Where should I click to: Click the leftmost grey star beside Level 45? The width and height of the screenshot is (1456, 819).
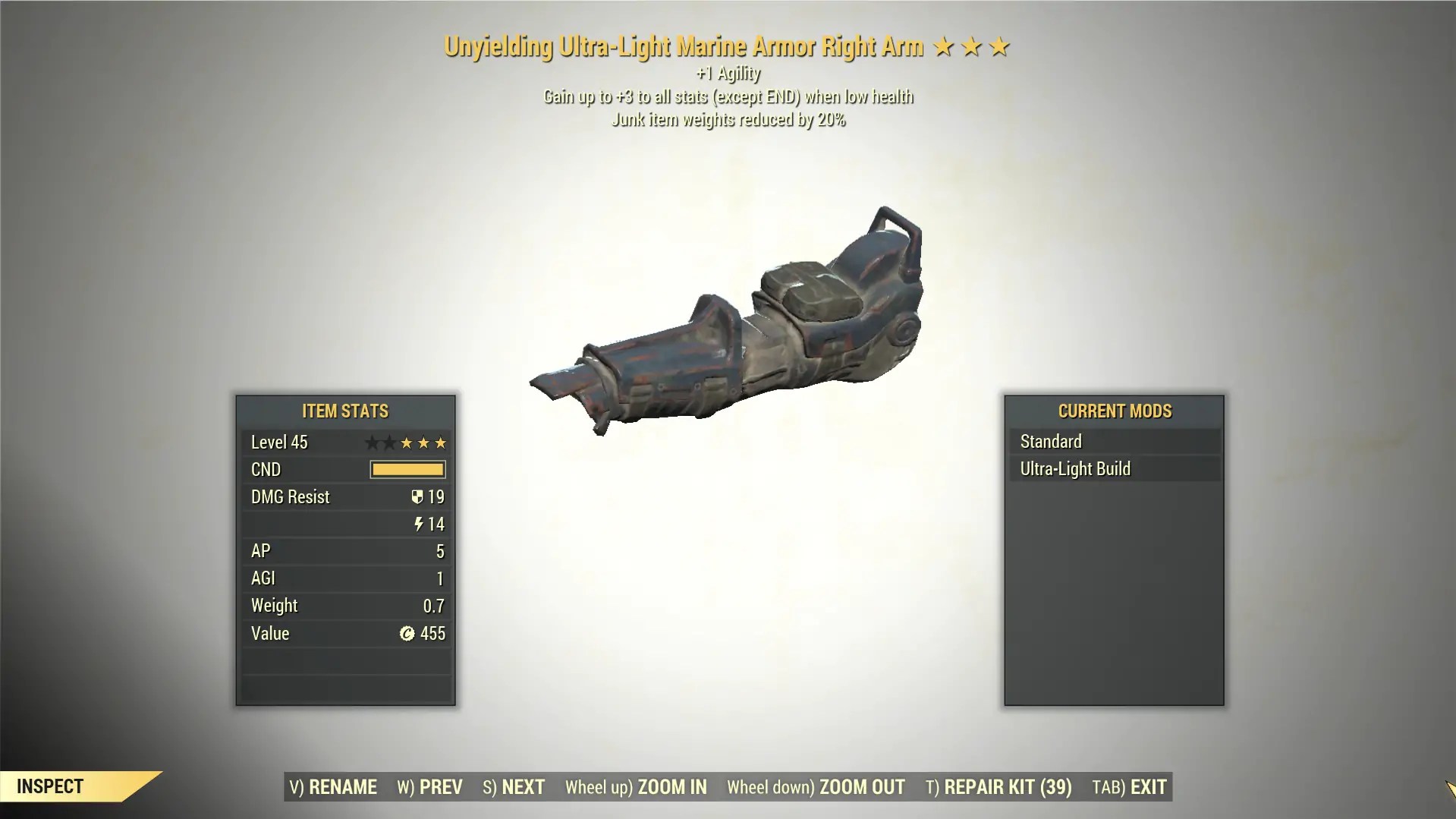371,443
